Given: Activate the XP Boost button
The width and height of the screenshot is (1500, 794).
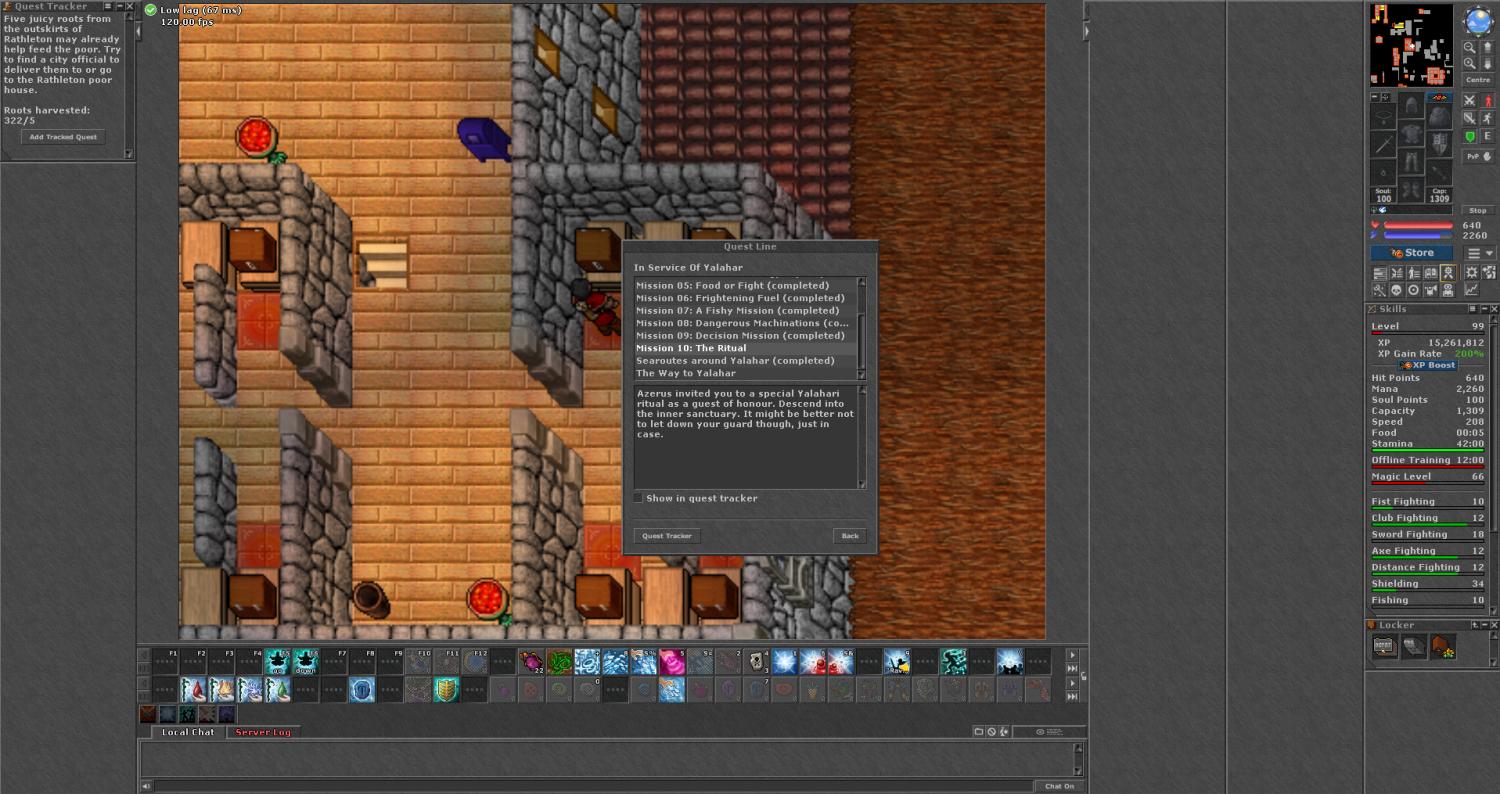Looking at the screenshot, I should pyautogui.click(x=1428, y=365).
